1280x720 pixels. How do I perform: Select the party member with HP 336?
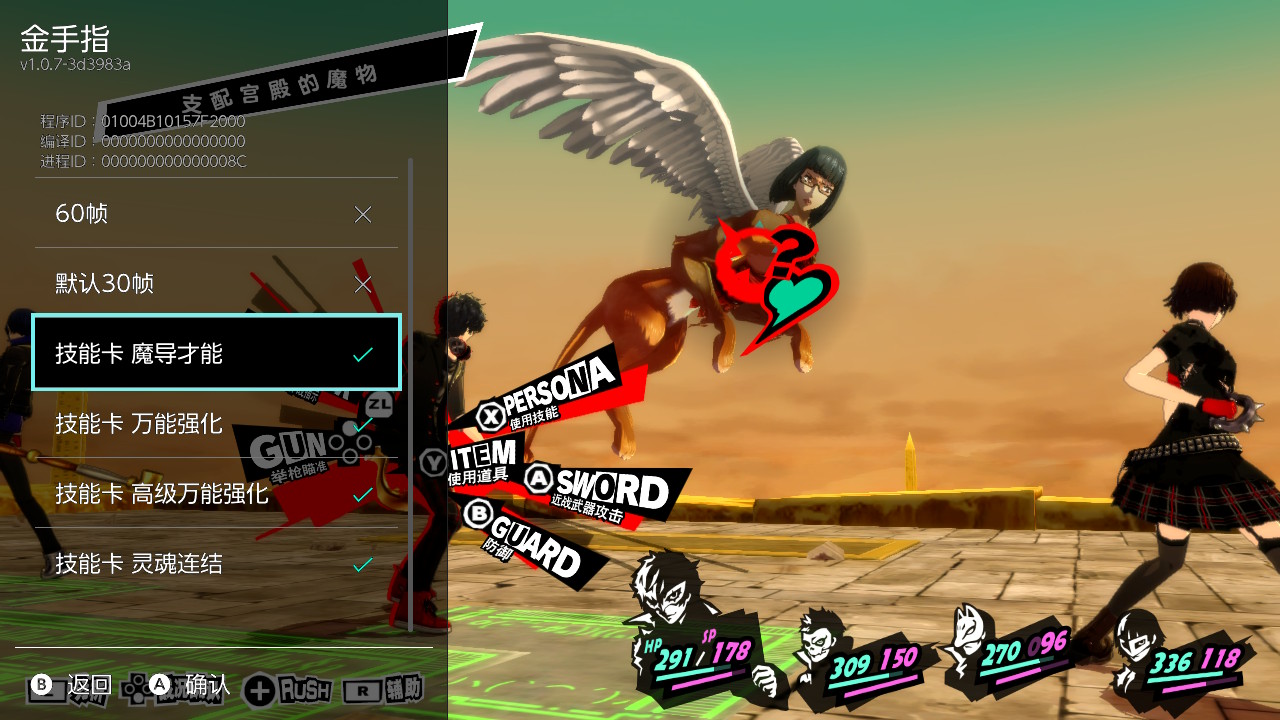click(1140, 640)
